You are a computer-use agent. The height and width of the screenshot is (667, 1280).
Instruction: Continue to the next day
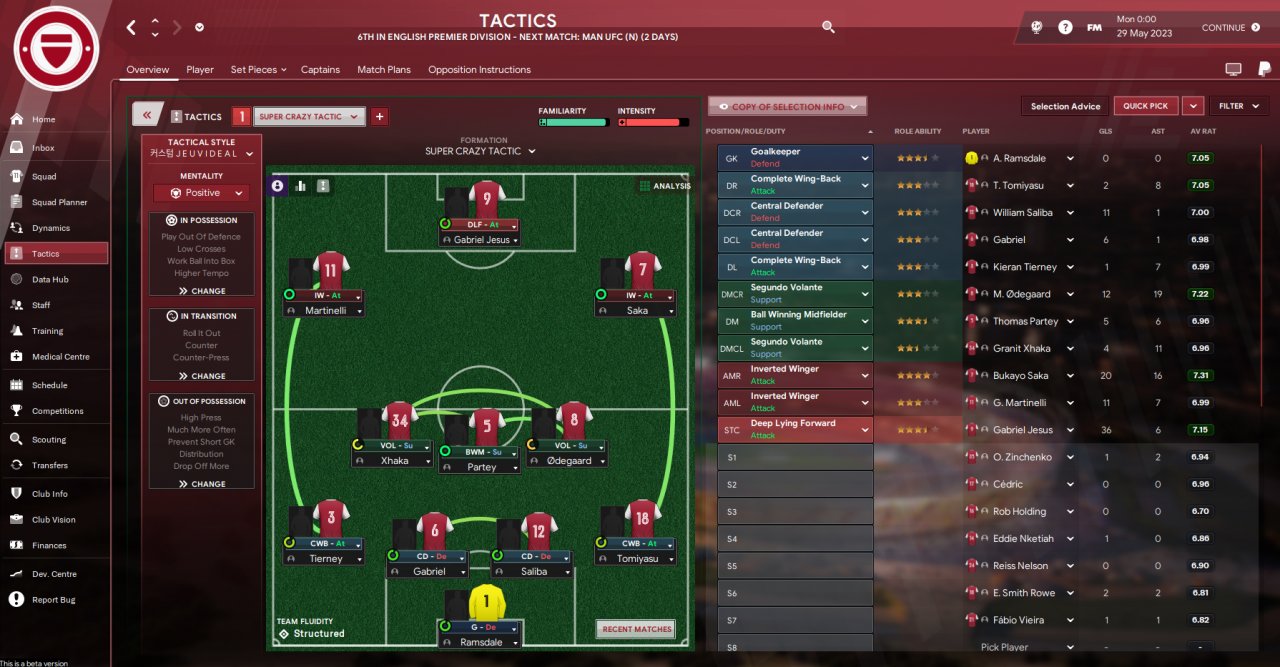point(1231,28)
